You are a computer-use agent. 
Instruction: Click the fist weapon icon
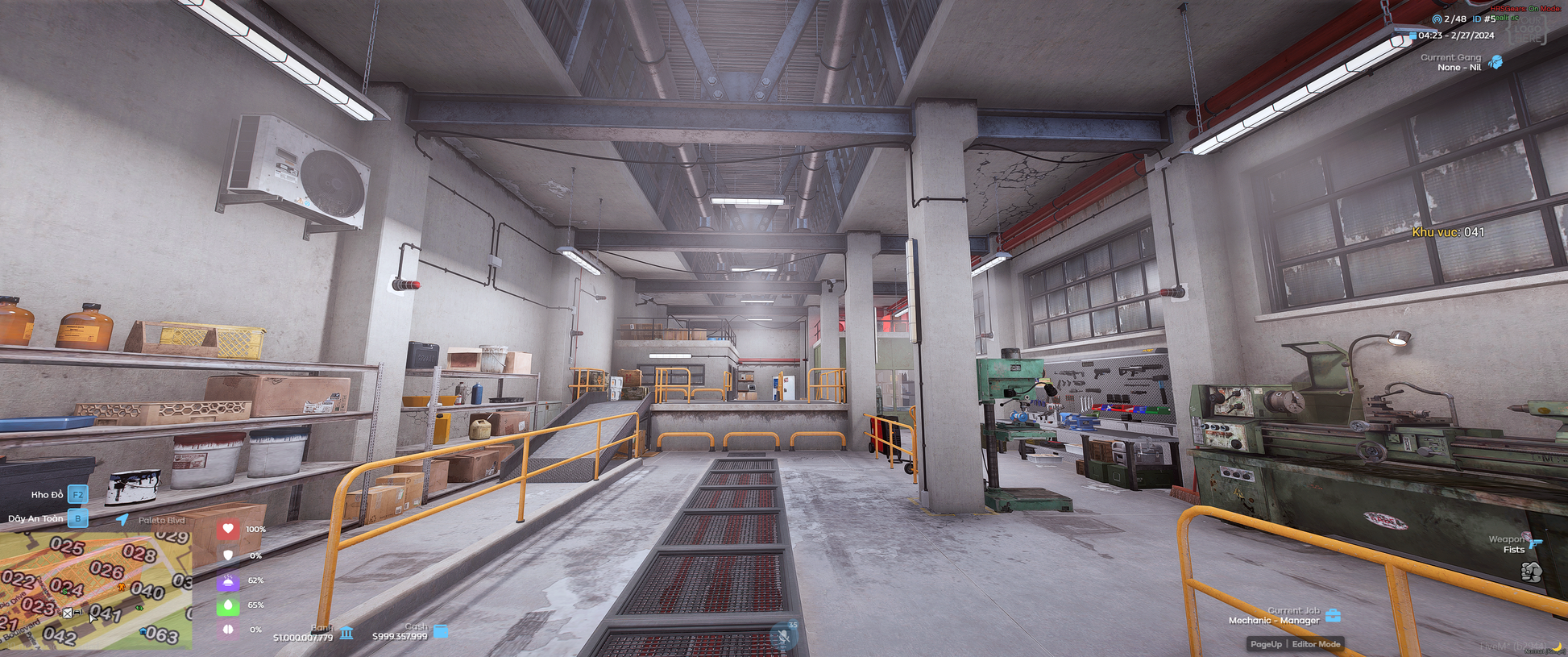tap(1531, 572)
